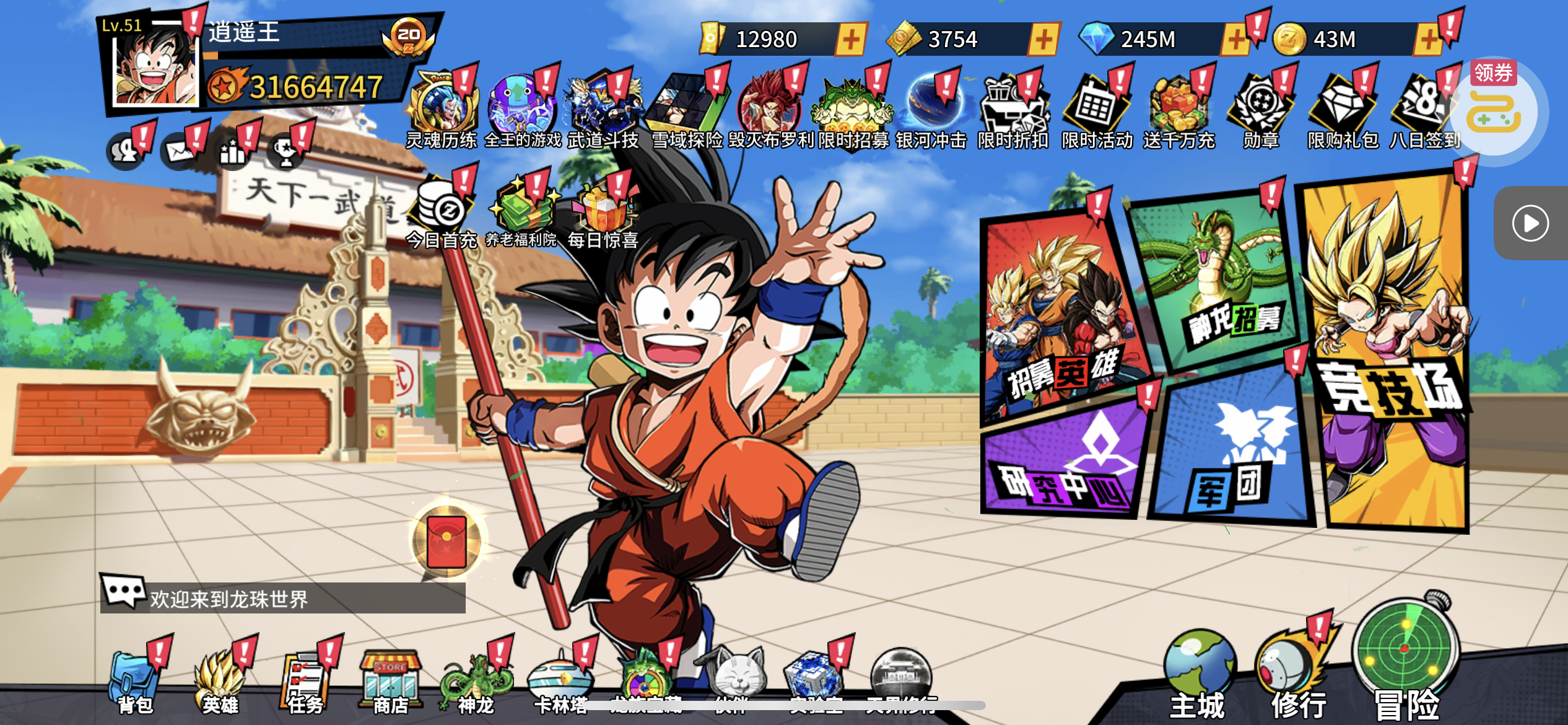Collect the red envelope gift
The image size is (1568, 725).
pyautogui.click(x=446, y=541)
